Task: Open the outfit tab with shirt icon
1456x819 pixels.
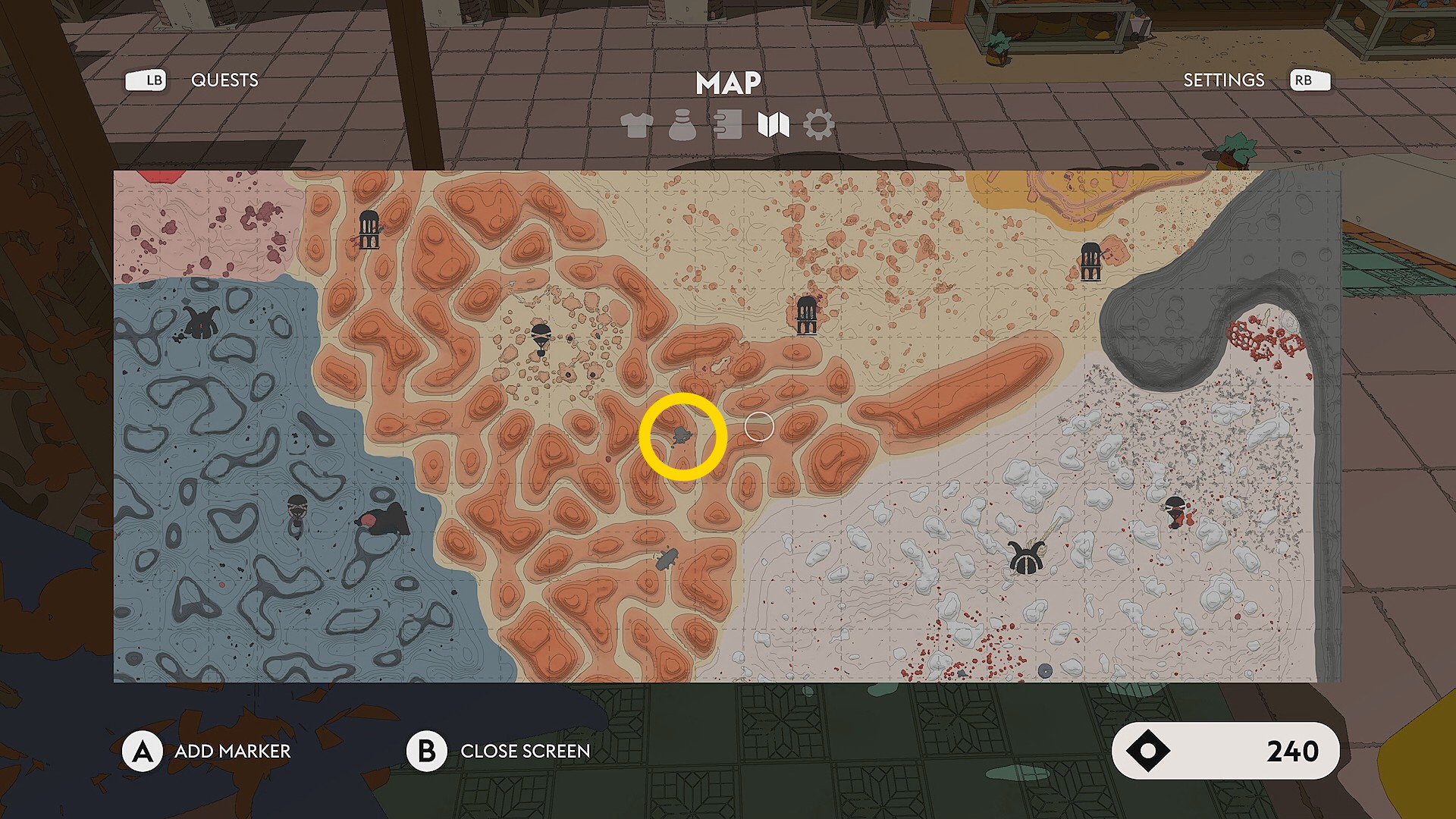Action: (636, 125)
